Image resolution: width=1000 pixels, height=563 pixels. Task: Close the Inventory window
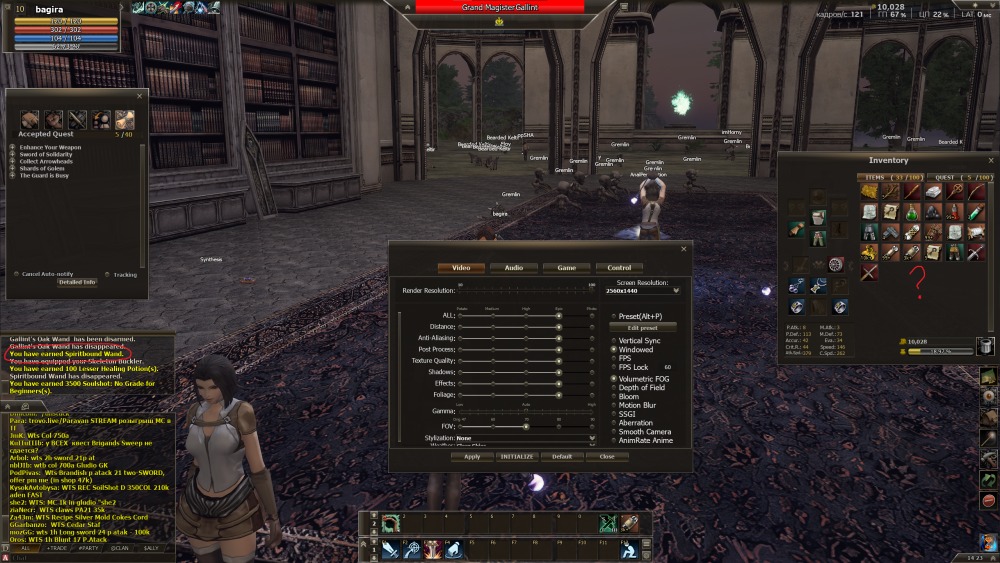tap(990, 160)
